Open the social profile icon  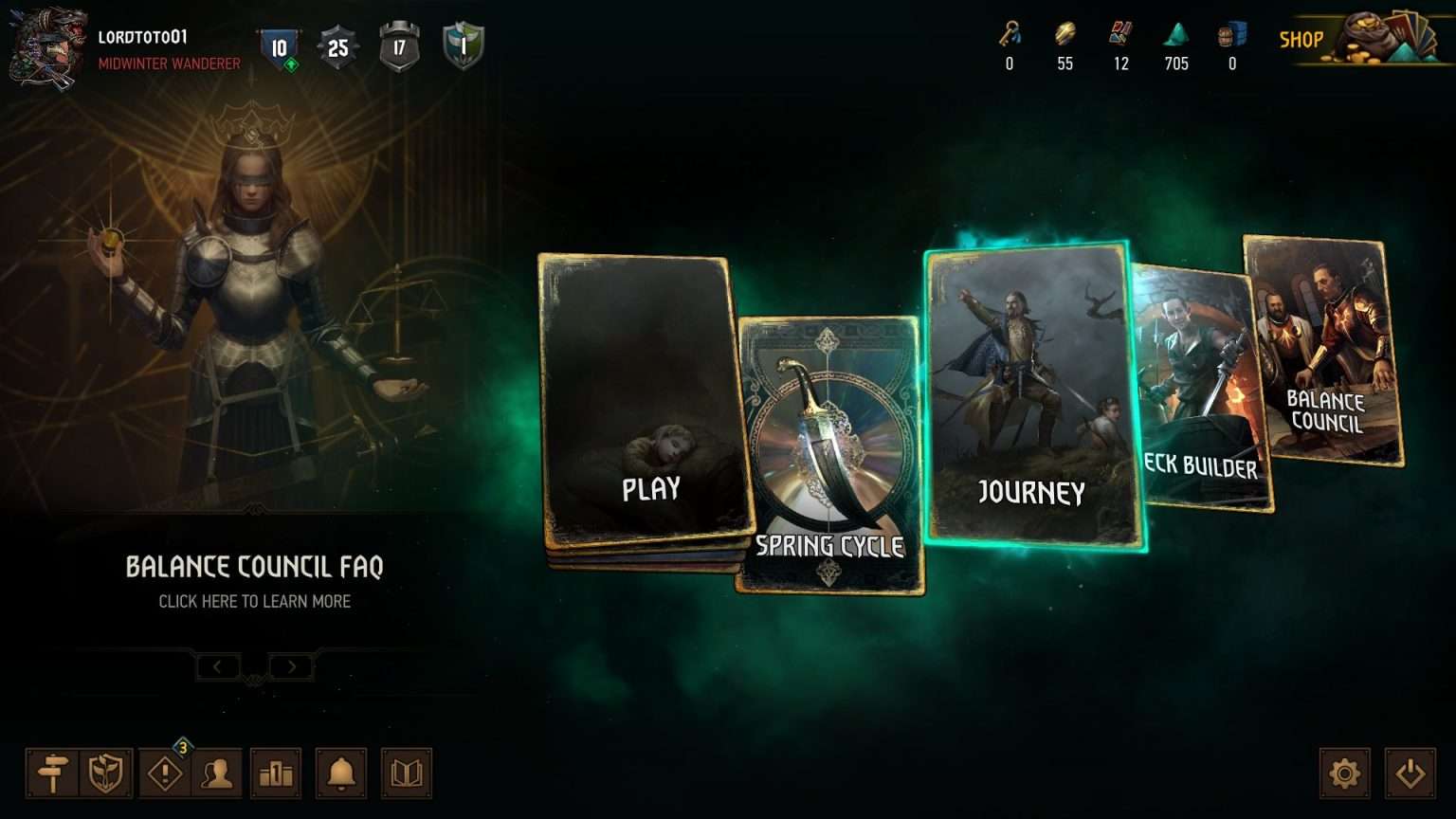click(x=219, y=773)
